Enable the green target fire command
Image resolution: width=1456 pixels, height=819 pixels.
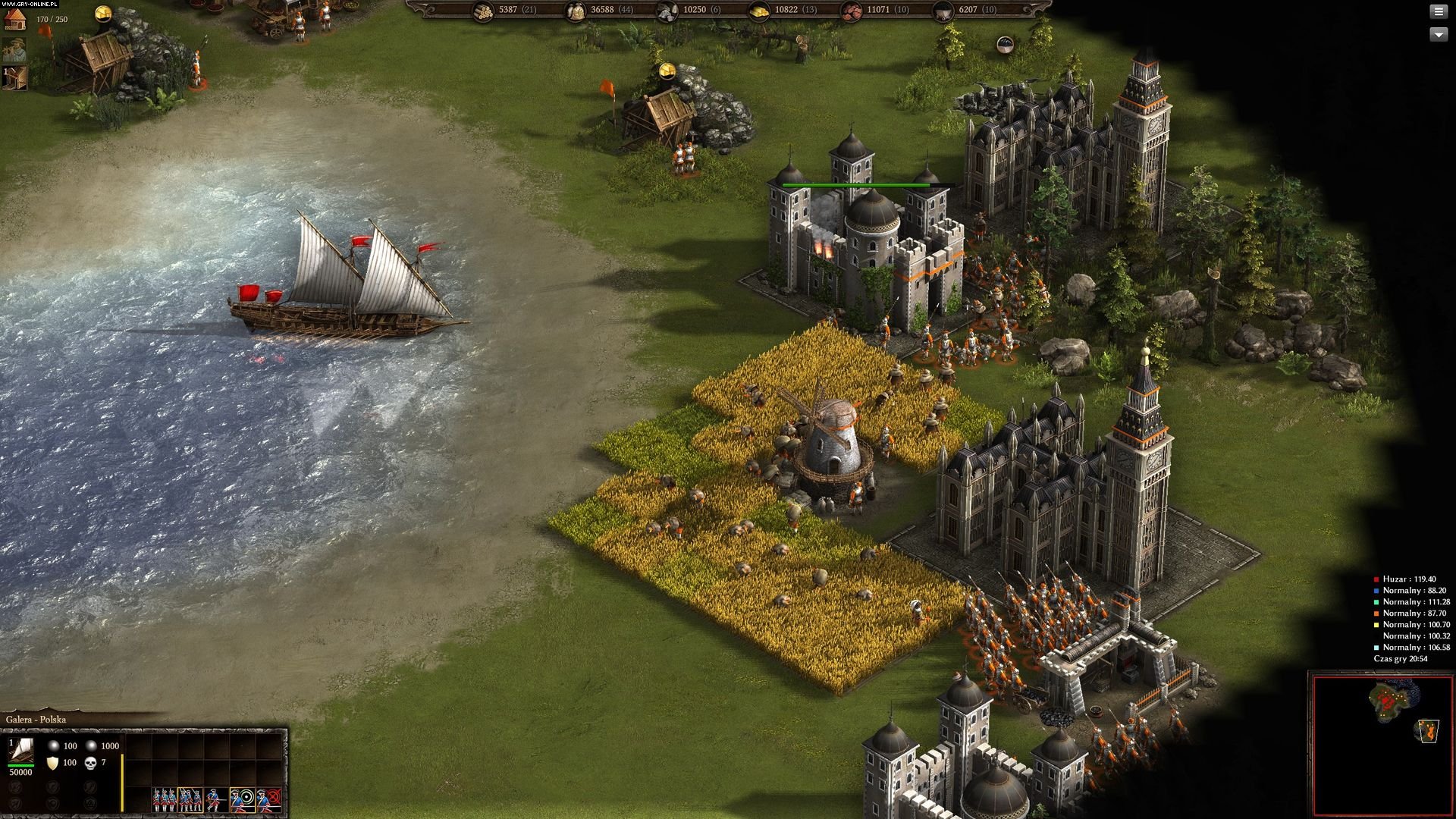click(243, 799)
